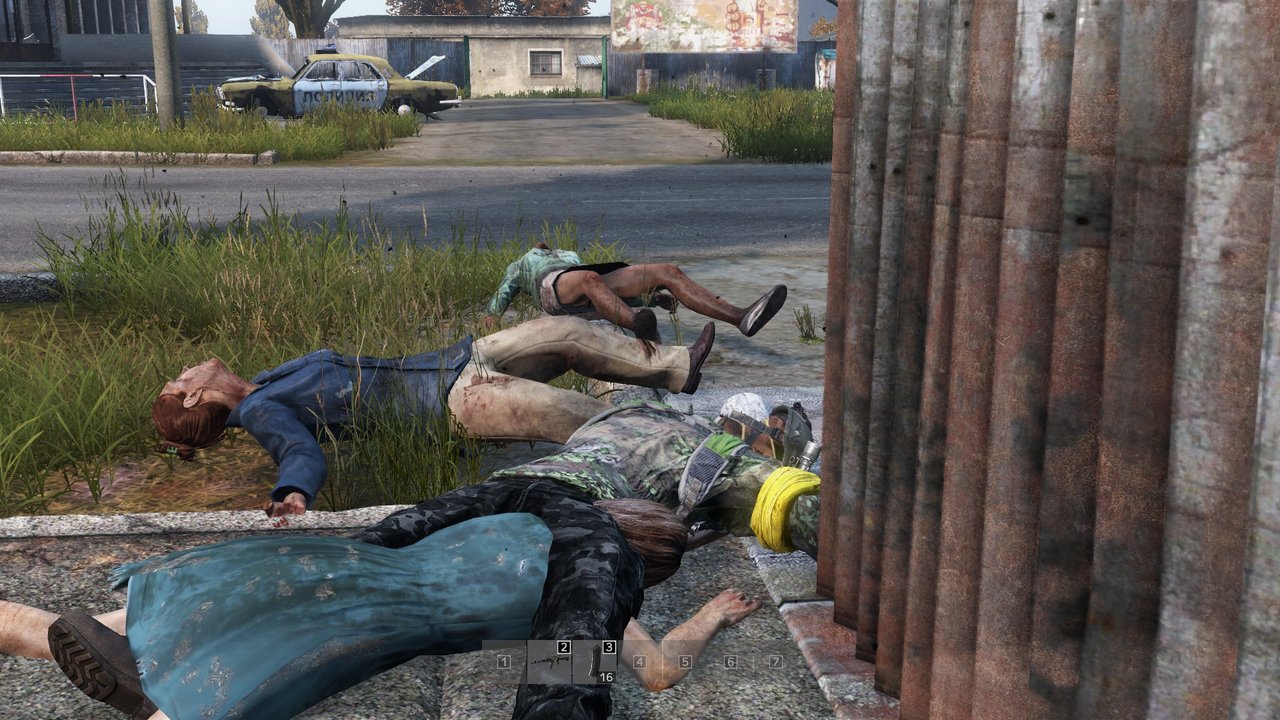Select the assault rifle in hotbar slot 2

tap(549, 662)
